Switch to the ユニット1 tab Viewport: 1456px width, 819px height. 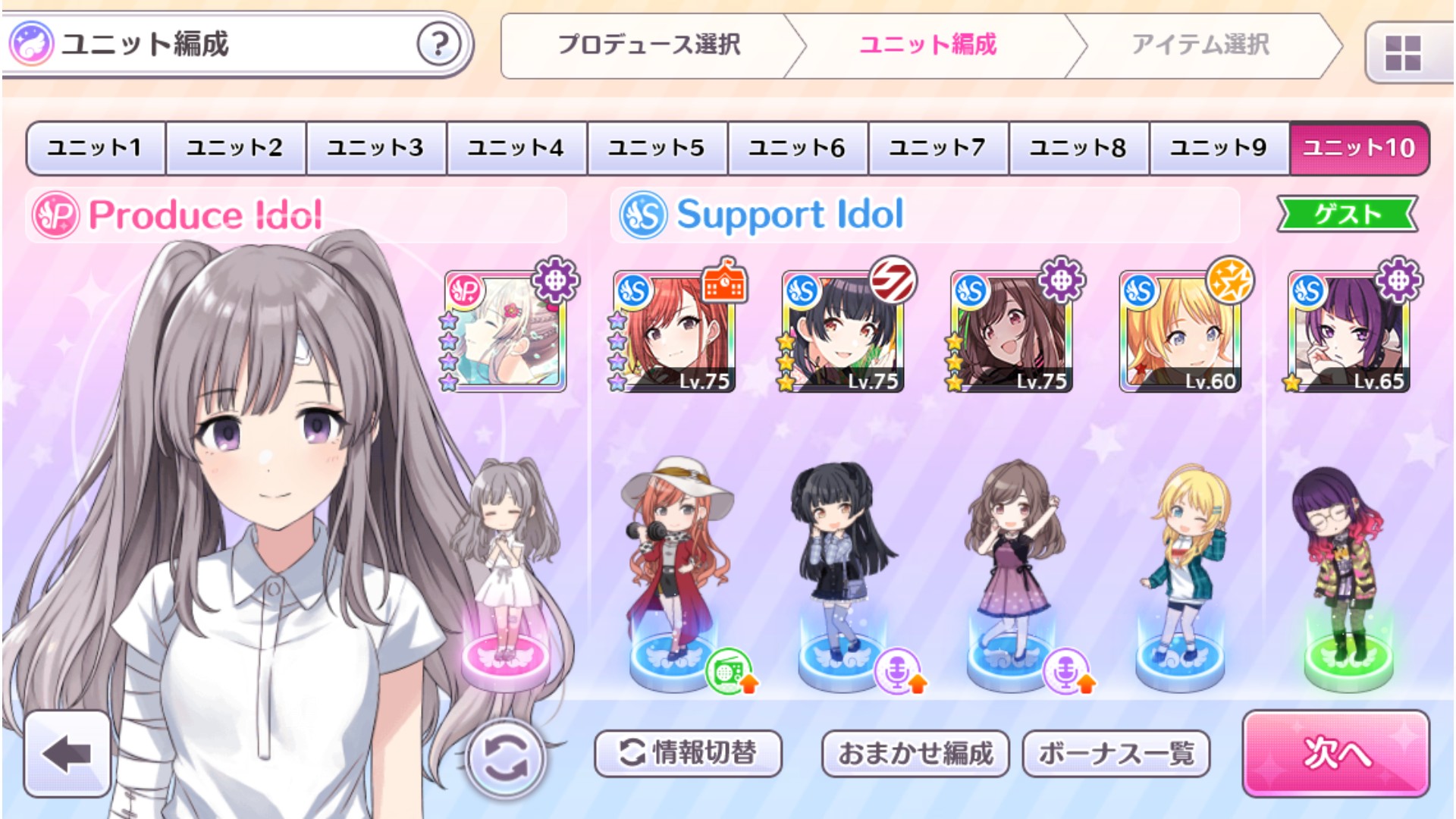tap(93, 147)
